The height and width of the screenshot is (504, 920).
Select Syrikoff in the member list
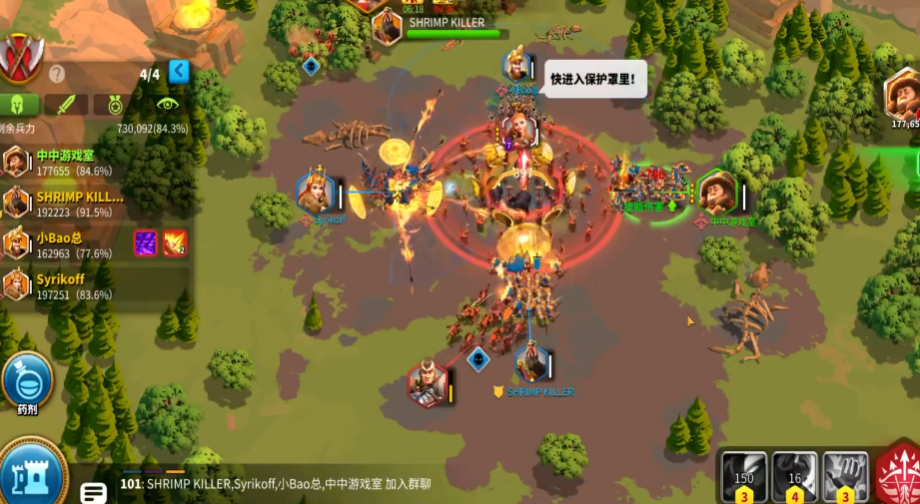point(65,285)
